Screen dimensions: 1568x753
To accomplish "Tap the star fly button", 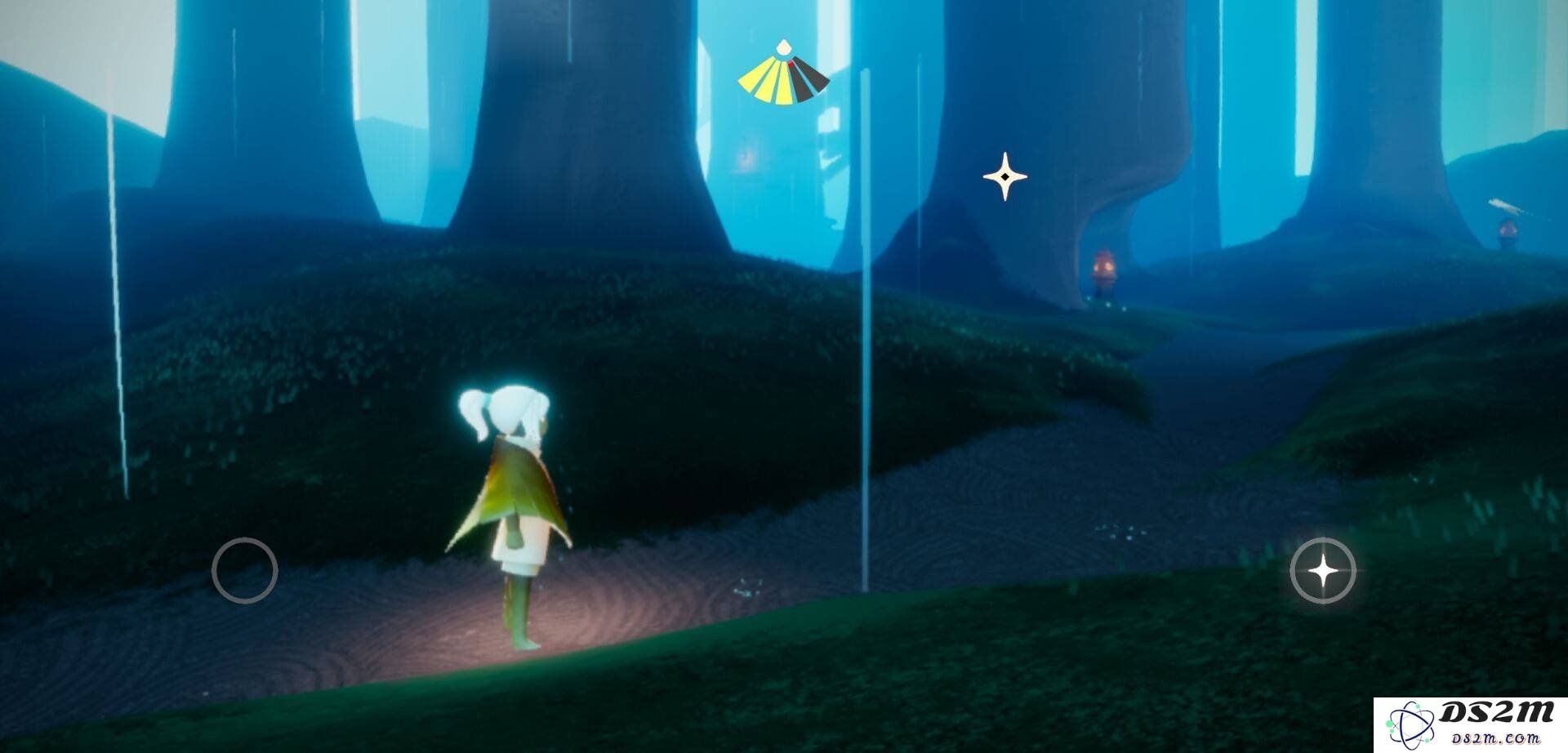I will click(x=1323, y=571).
